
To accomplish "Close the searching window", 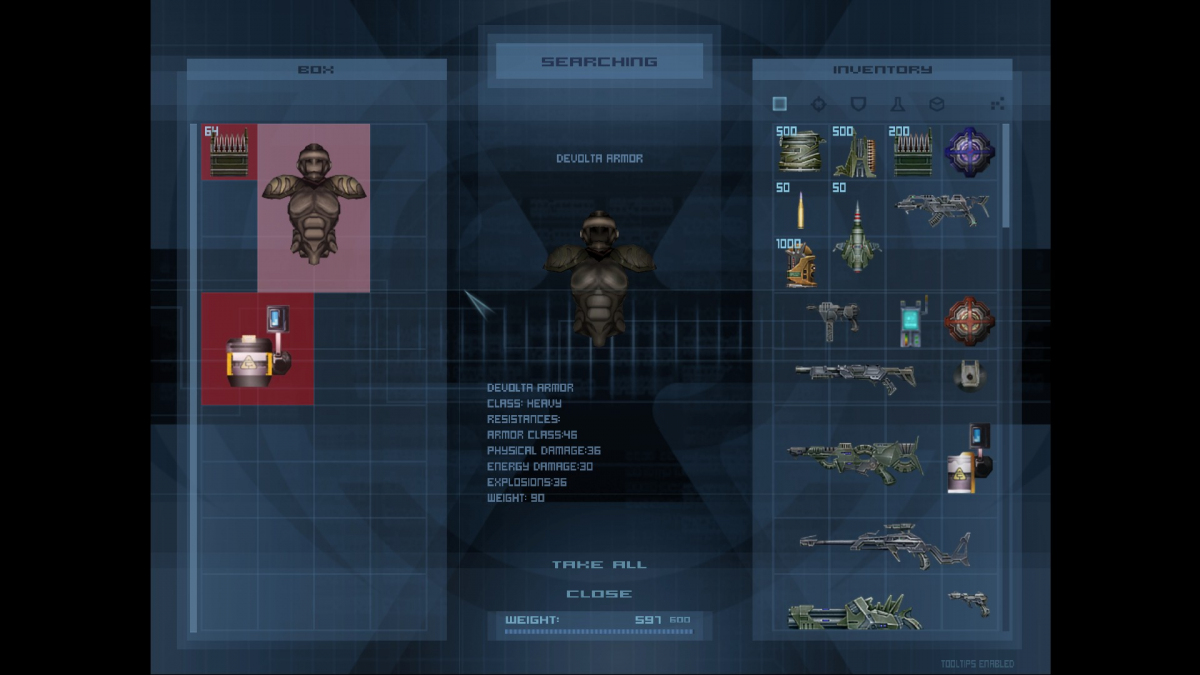I will pyautogui.click(x=599, y=594).
